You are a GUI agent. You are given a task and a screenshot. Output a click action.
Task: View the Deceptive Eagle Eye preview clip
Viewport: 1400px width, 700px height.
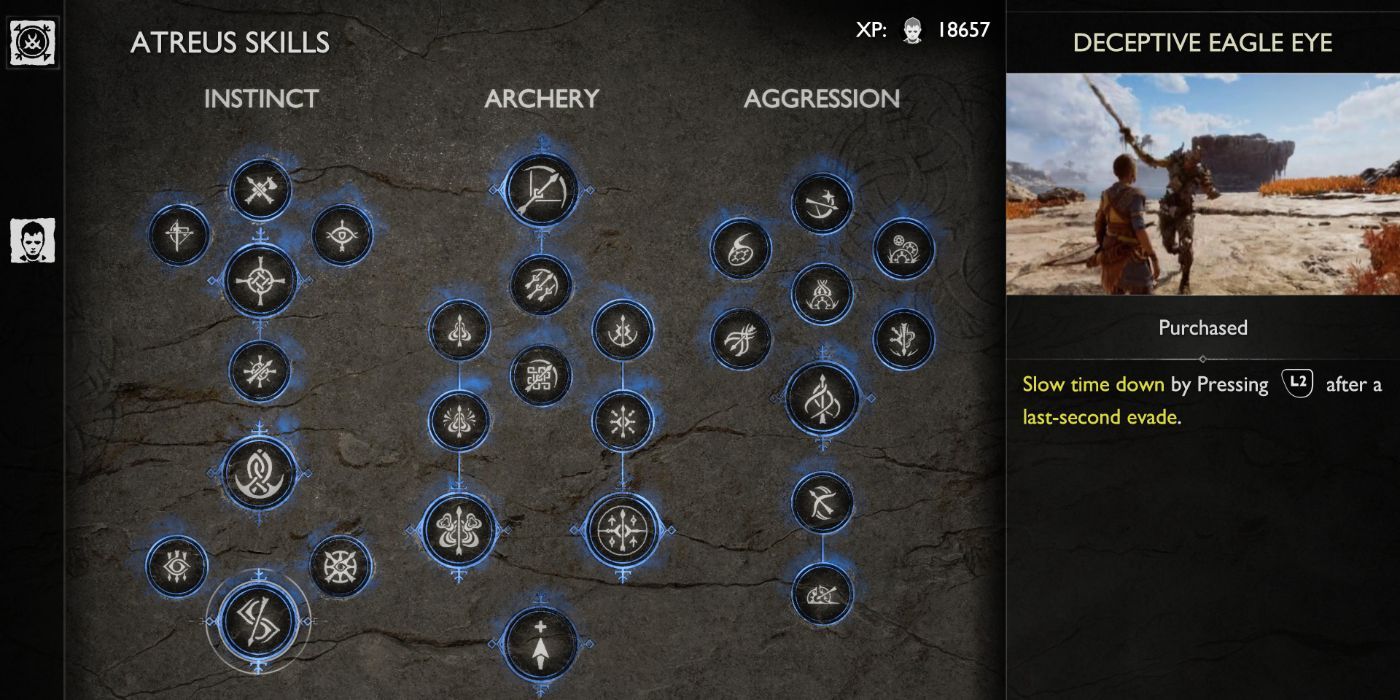click(x=1202, y=183)
